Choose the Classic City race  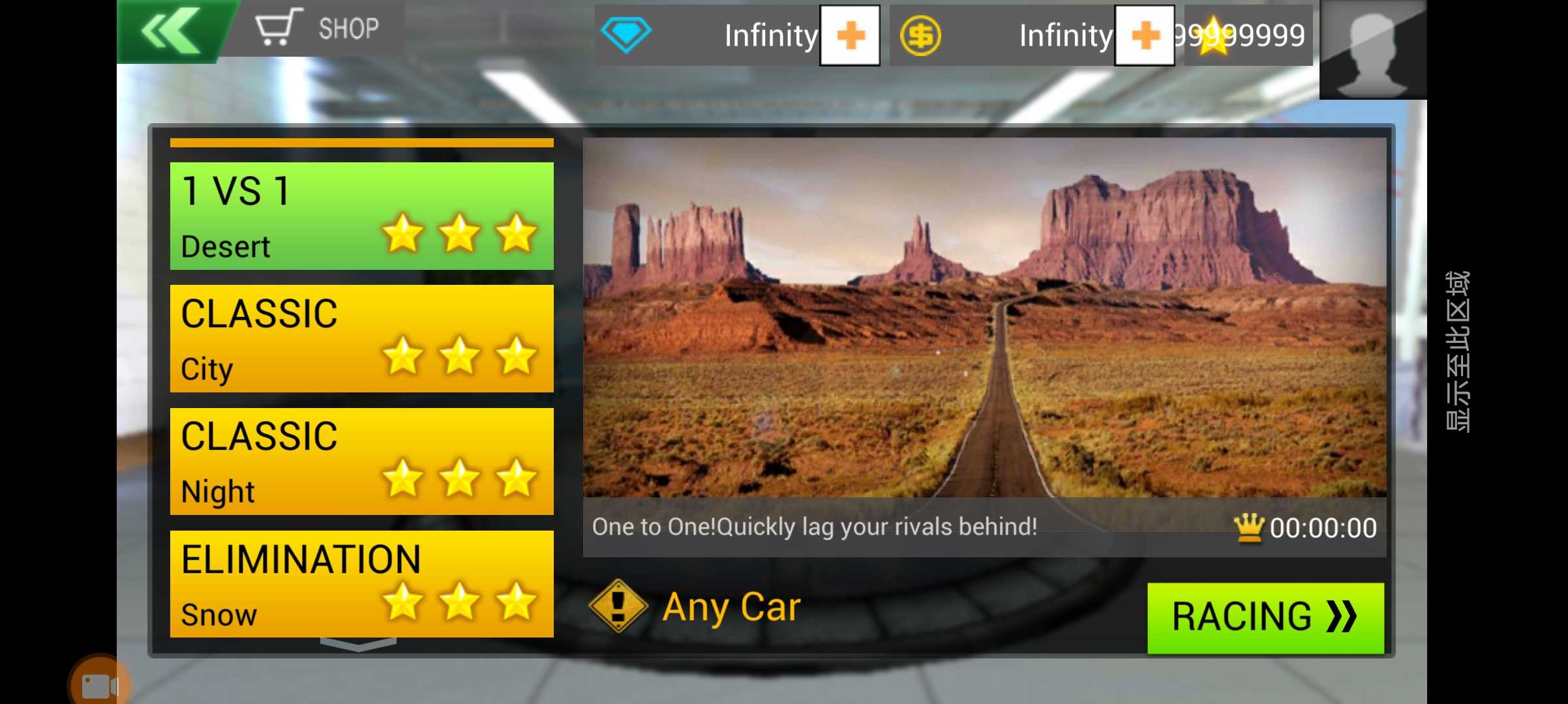pos(361,338)
